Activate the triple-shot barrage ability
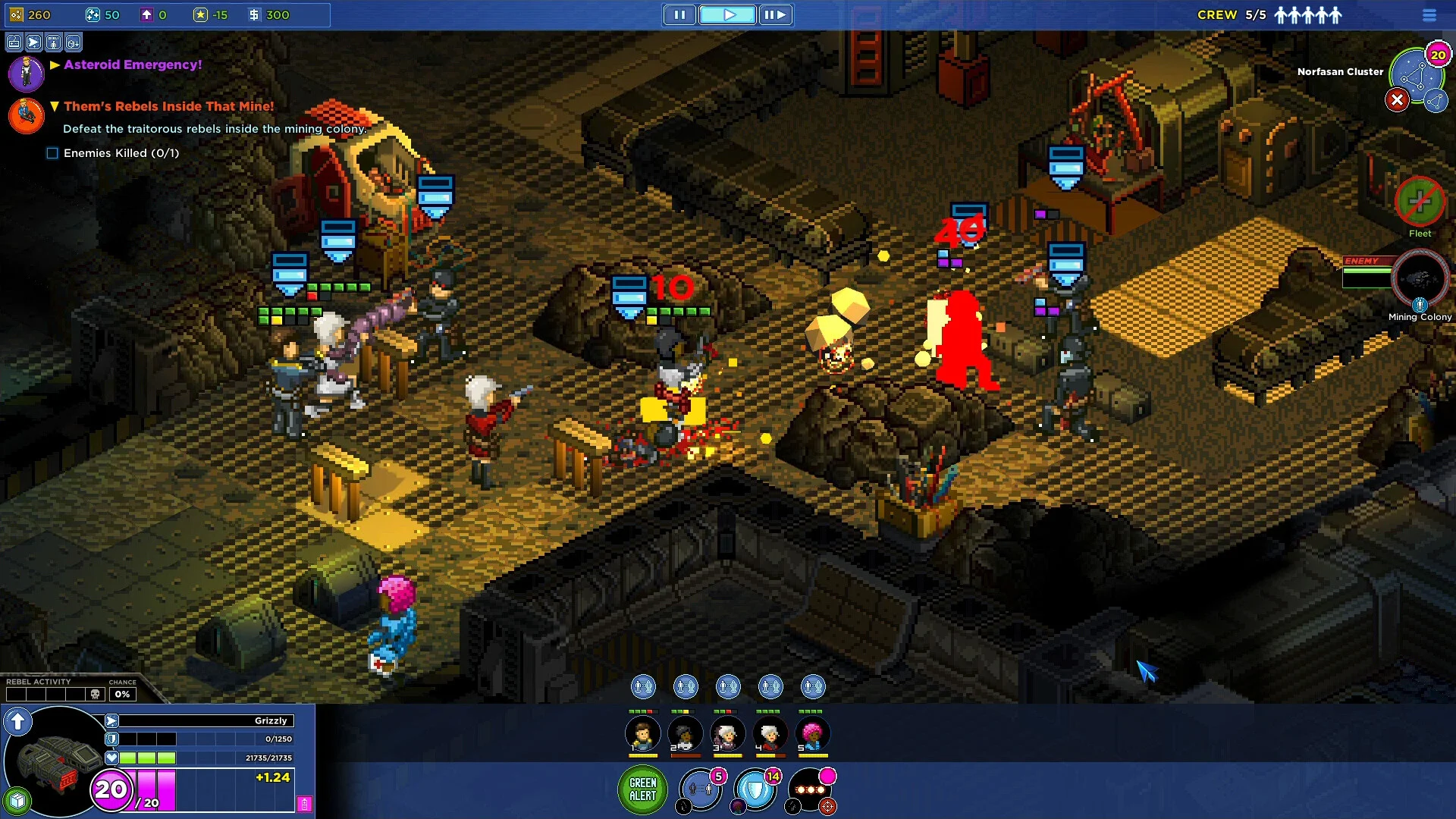1456x819 pixels. click(810, 790)
